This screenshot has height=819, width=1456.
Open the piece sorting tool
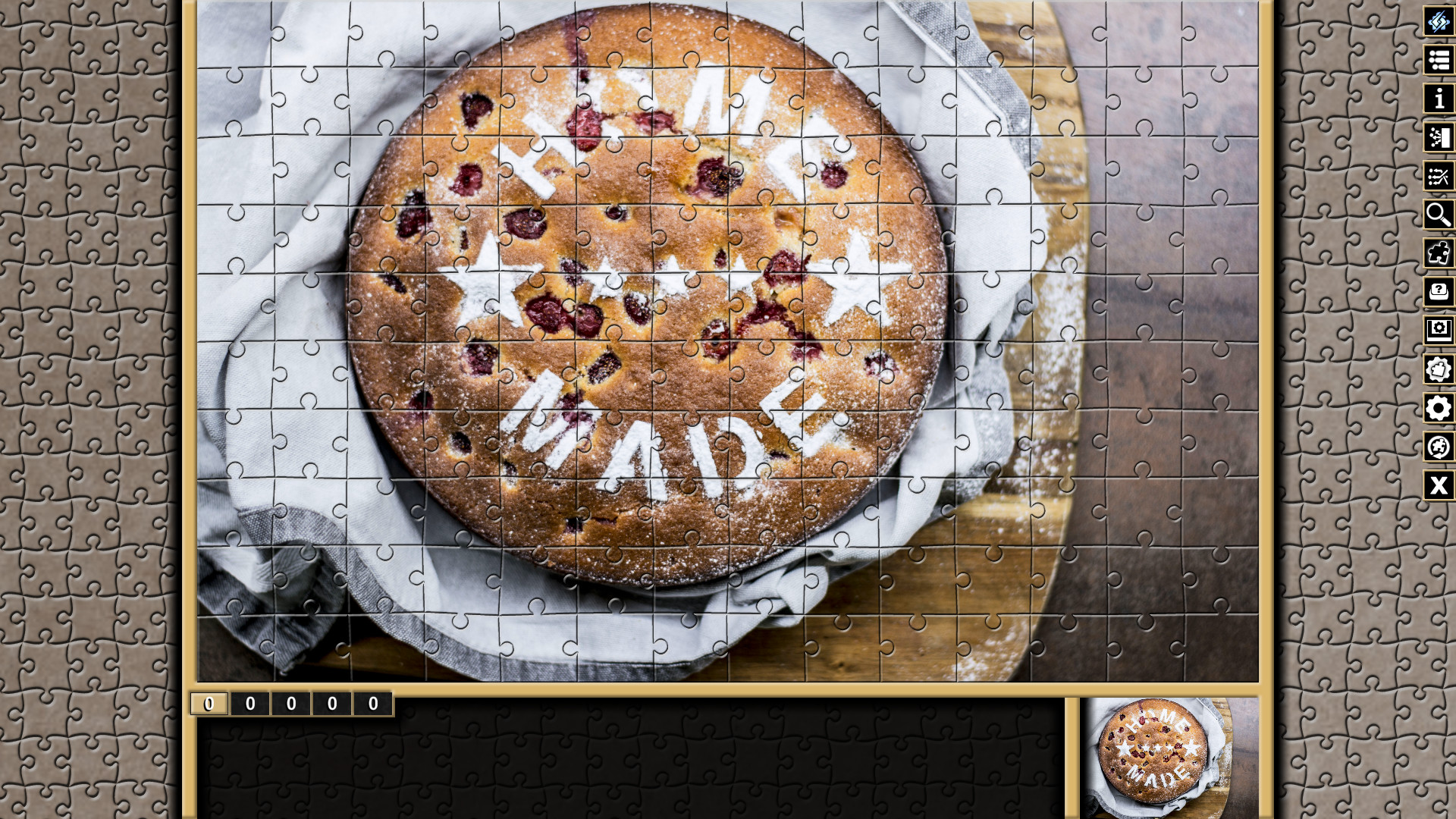[1439, 138]
